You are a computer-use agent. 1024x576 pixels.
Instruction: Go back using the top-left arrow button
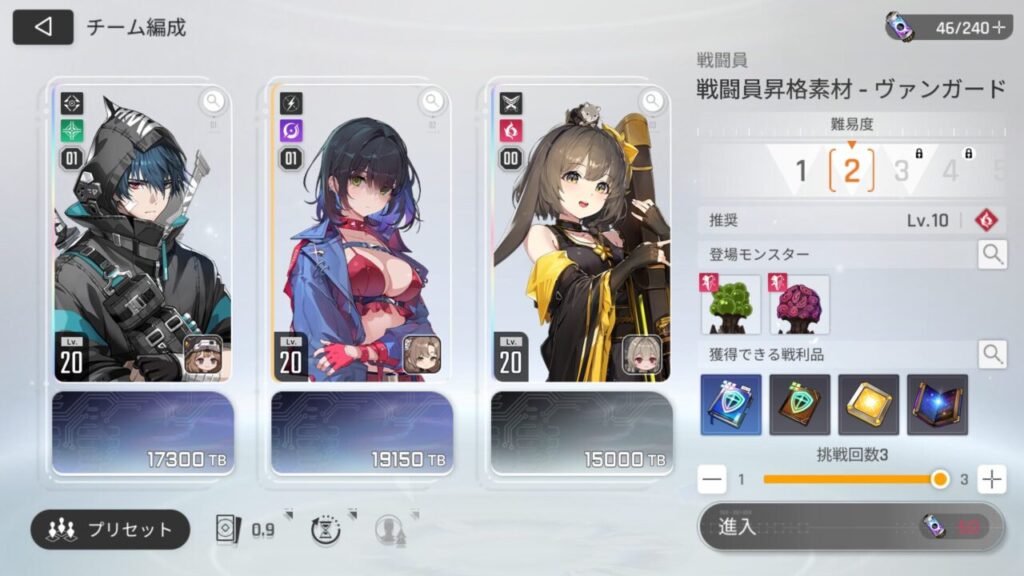tap(43, 27)
